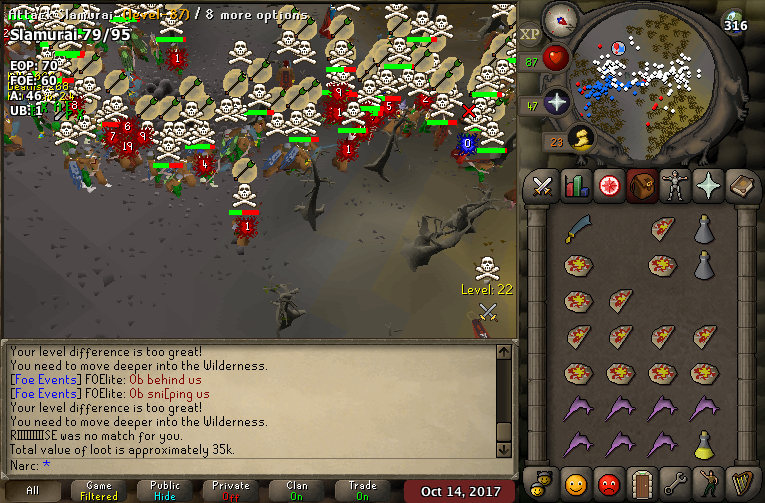This screenshot has width=765, height=503.
Task: Switch to the Stats tab
Action: point(576,186)
